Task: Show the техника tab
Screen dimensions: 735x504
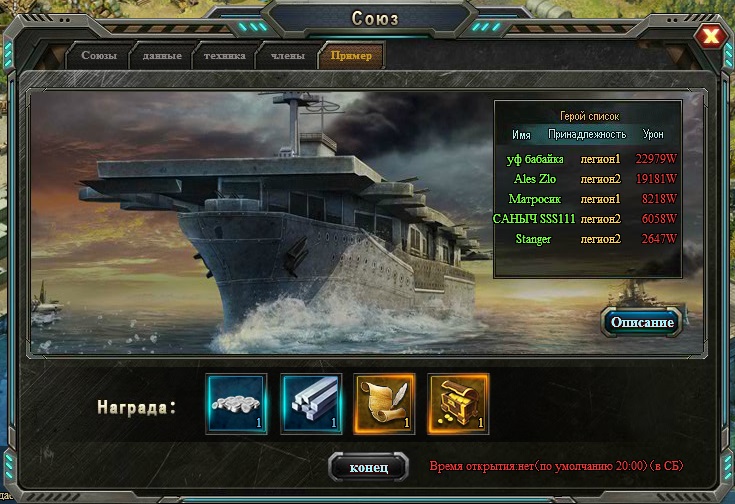Action: 223,56
